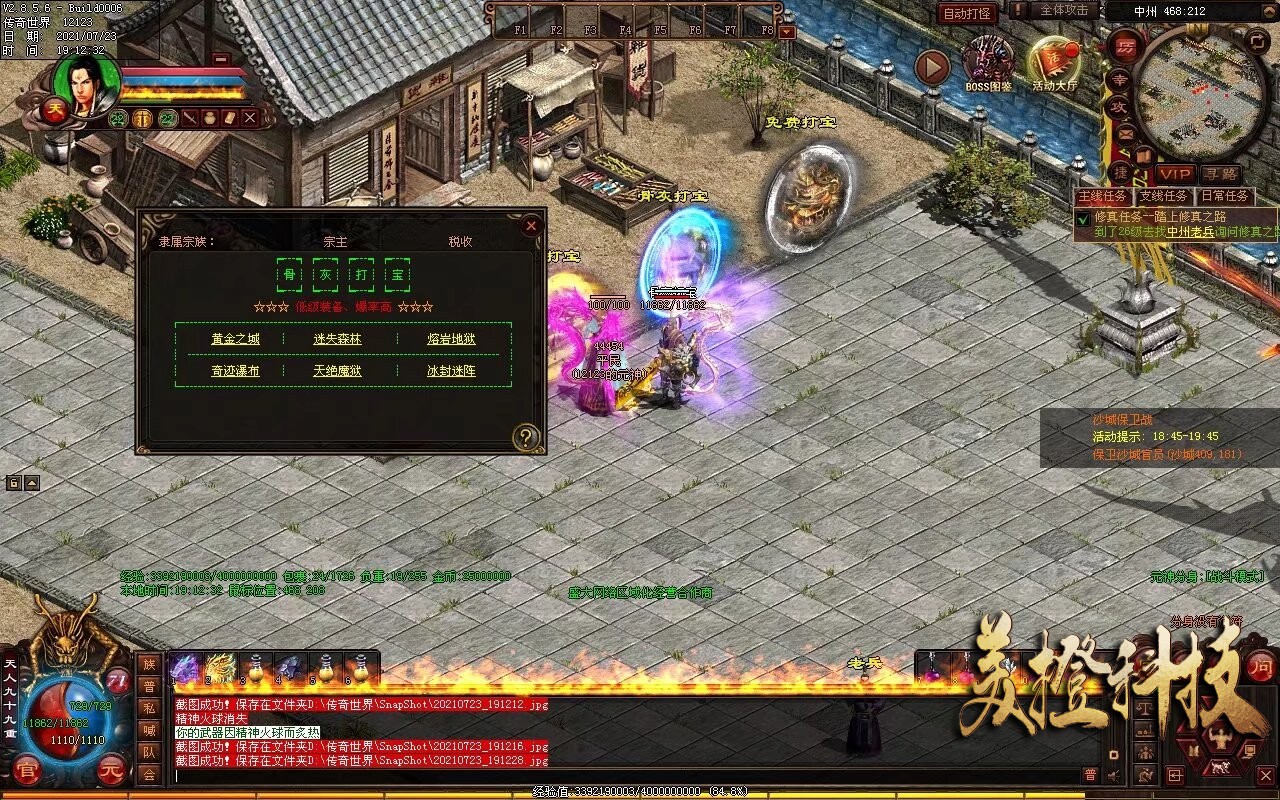Viewport: 1280px width, 800px height.
Task: Switch to the 支线任务 quest tab
Action: tap(1163, 195)
